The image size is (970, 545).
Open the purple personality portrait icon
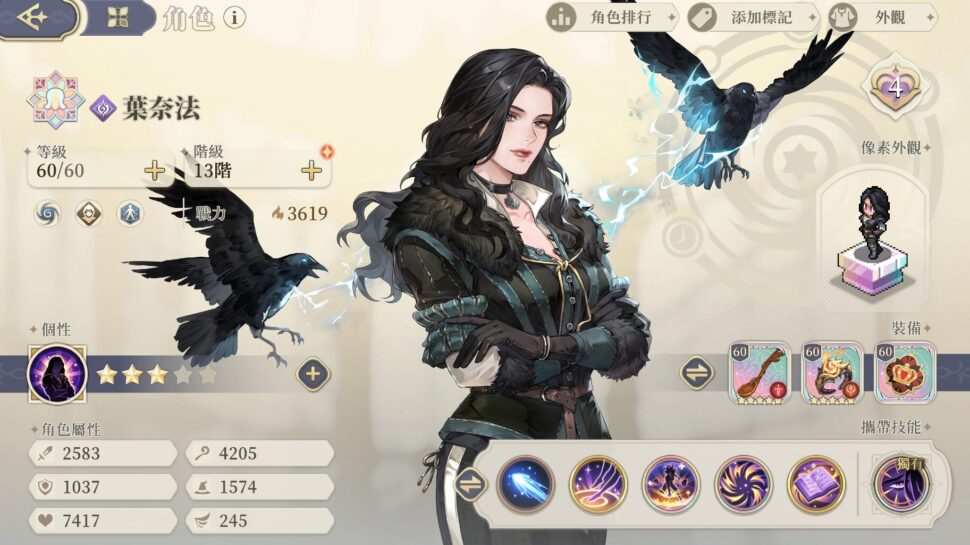tap(57, 374)
